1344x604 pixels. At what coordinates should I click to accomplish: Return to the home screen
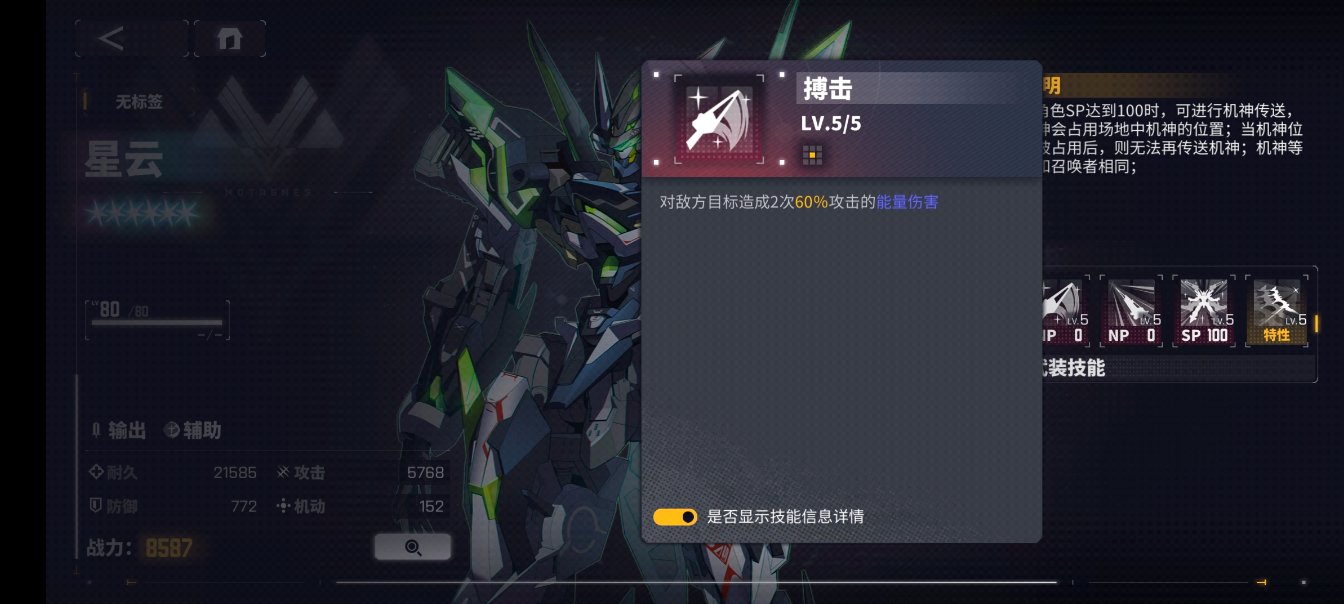pyautogui.click(x=230, y=39)
